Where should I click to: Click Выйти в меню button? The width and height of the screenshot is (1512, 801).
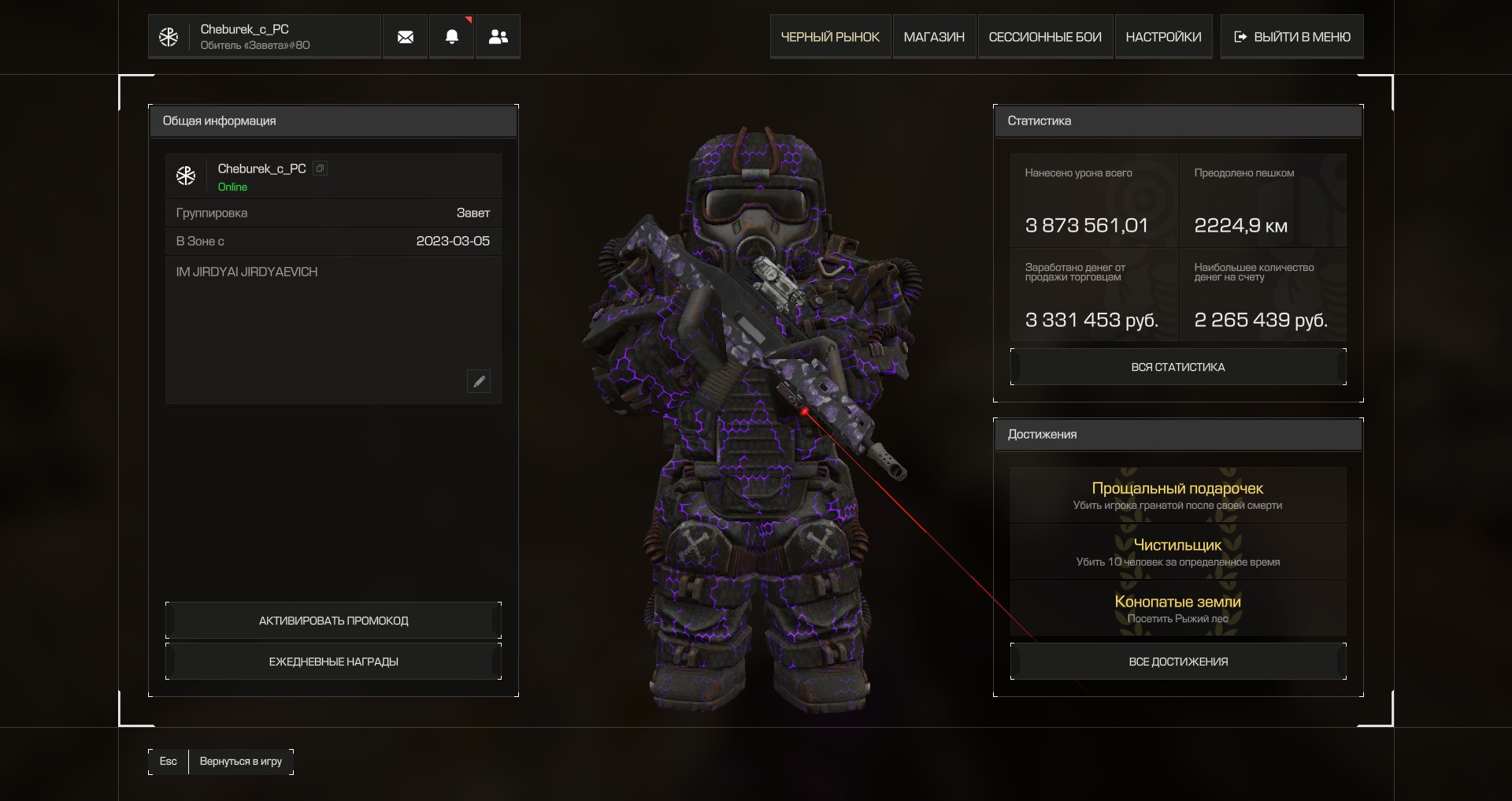pos(1292,37)
